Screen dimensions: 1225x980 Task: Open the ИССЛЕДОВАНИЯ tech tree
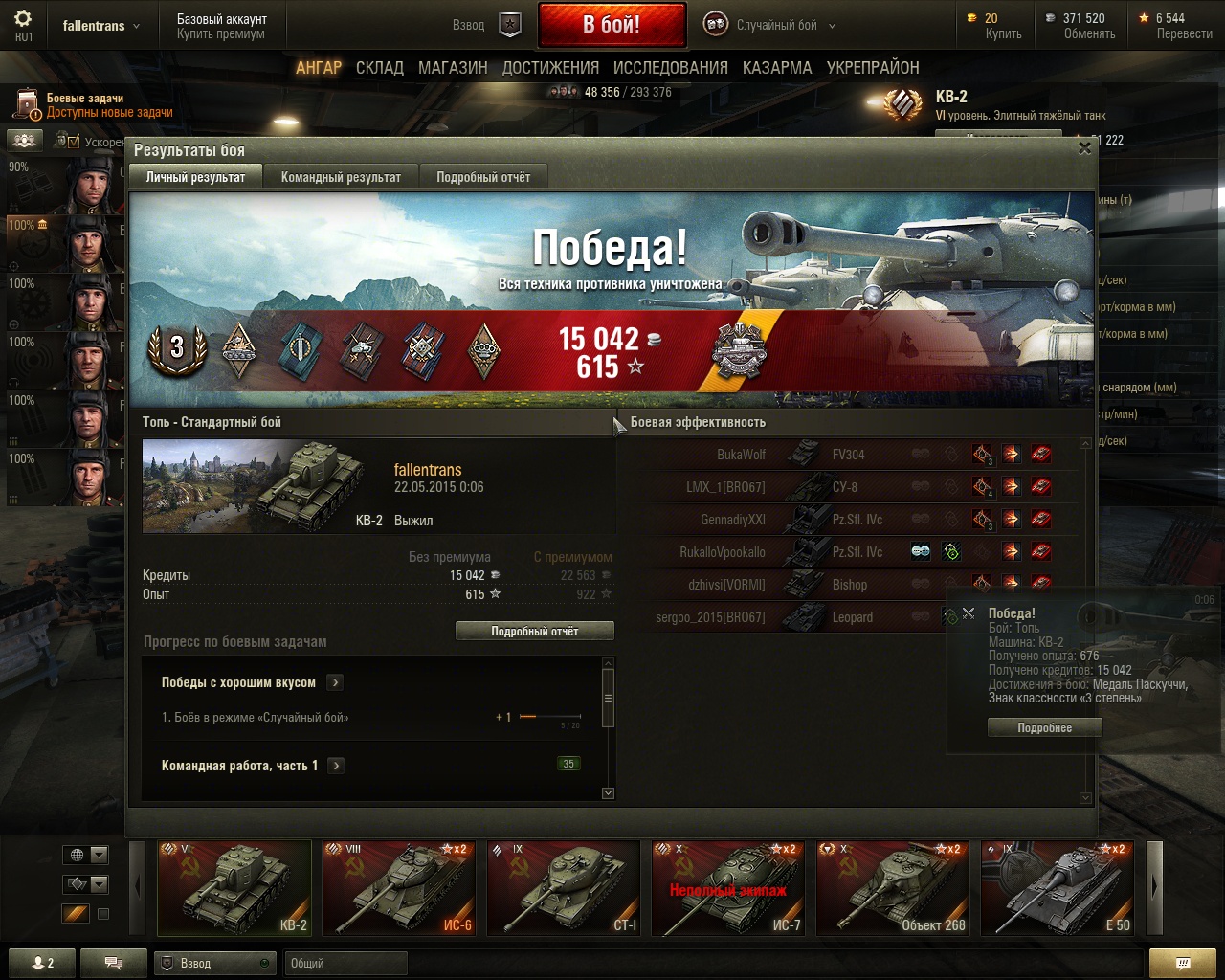click(x=670, y=68)
